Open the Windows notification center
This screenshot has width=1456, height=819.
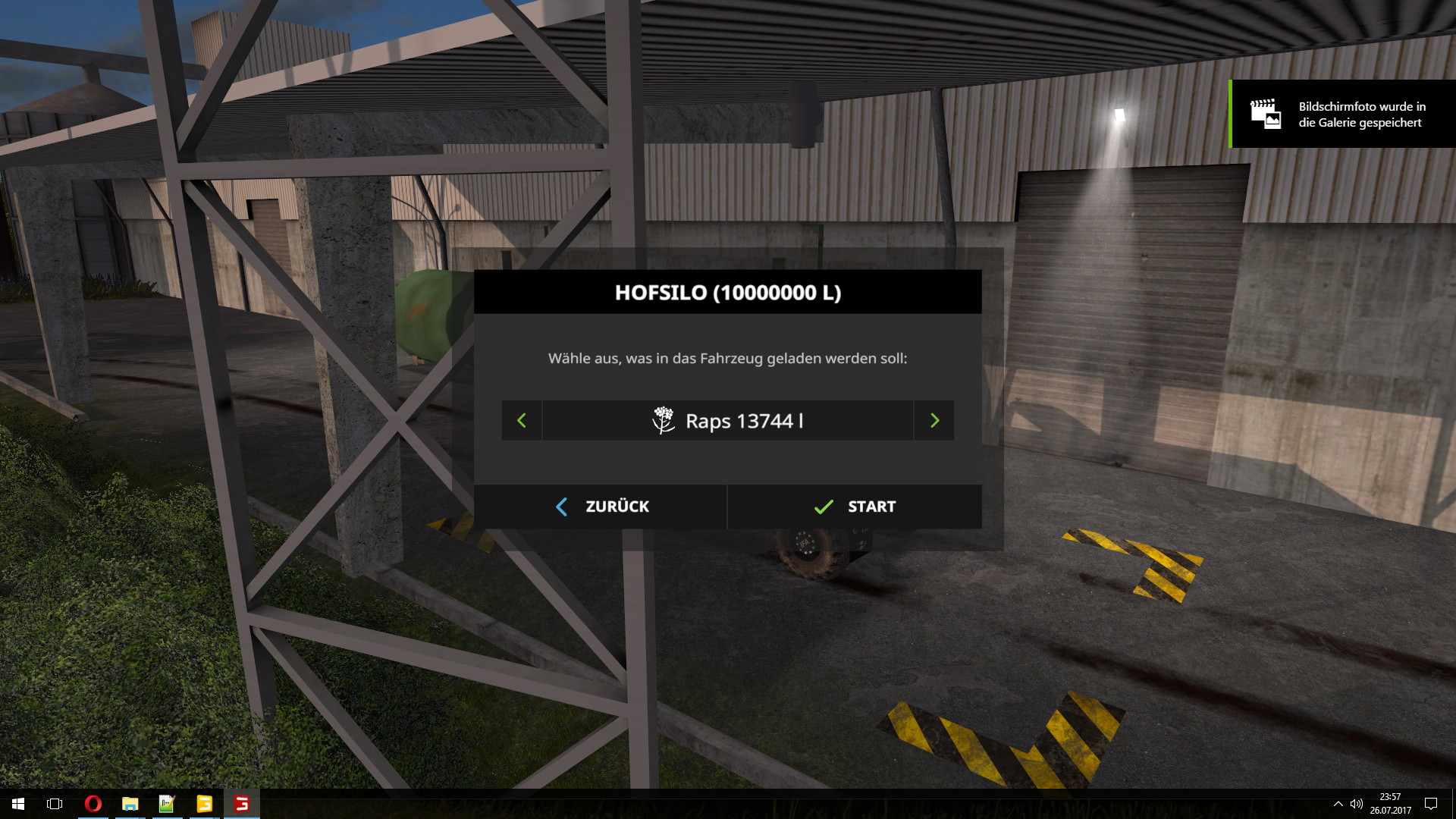[1431, 804]
